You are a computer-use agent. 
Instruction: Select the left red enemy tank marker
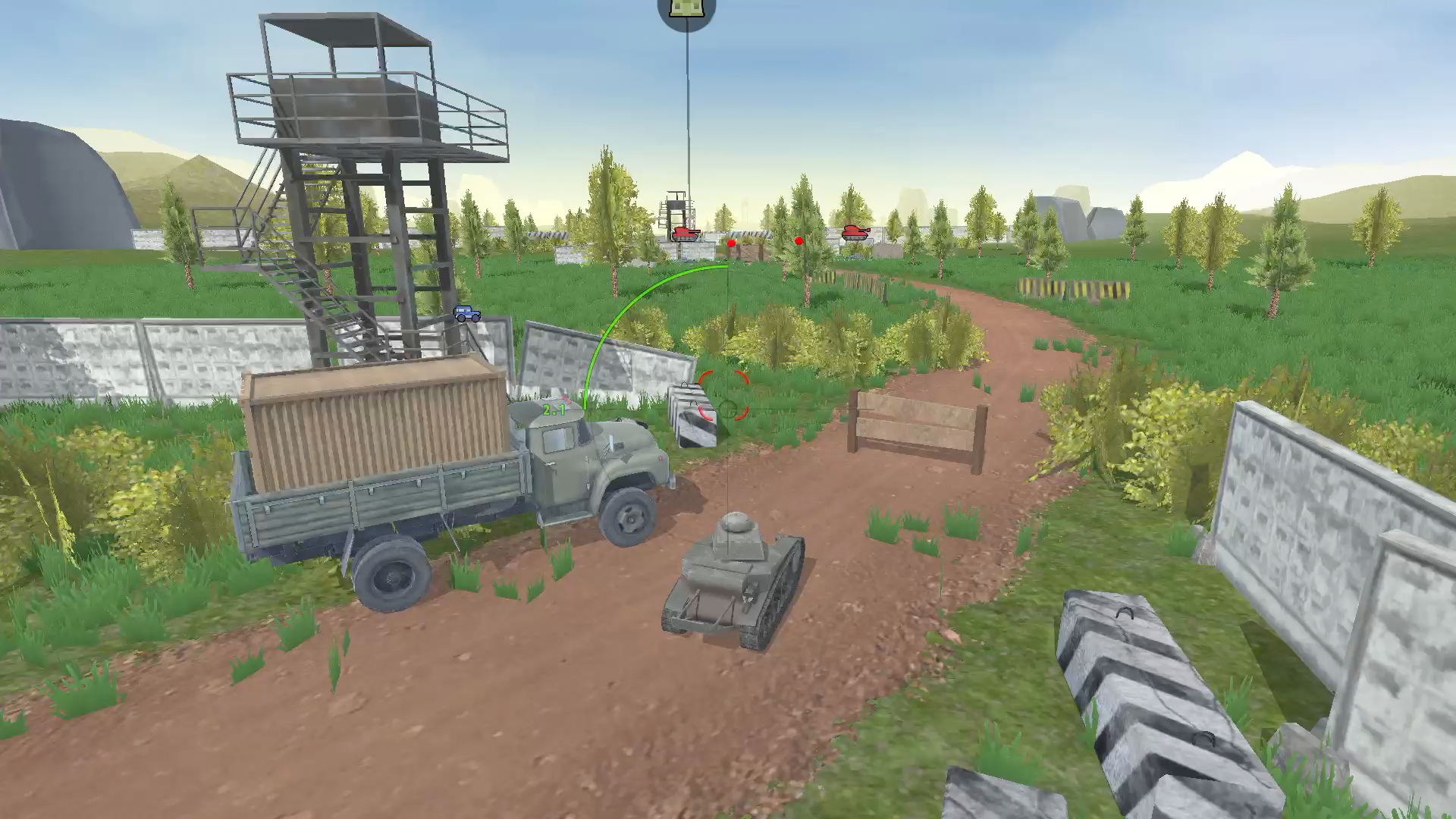[686, 234]
